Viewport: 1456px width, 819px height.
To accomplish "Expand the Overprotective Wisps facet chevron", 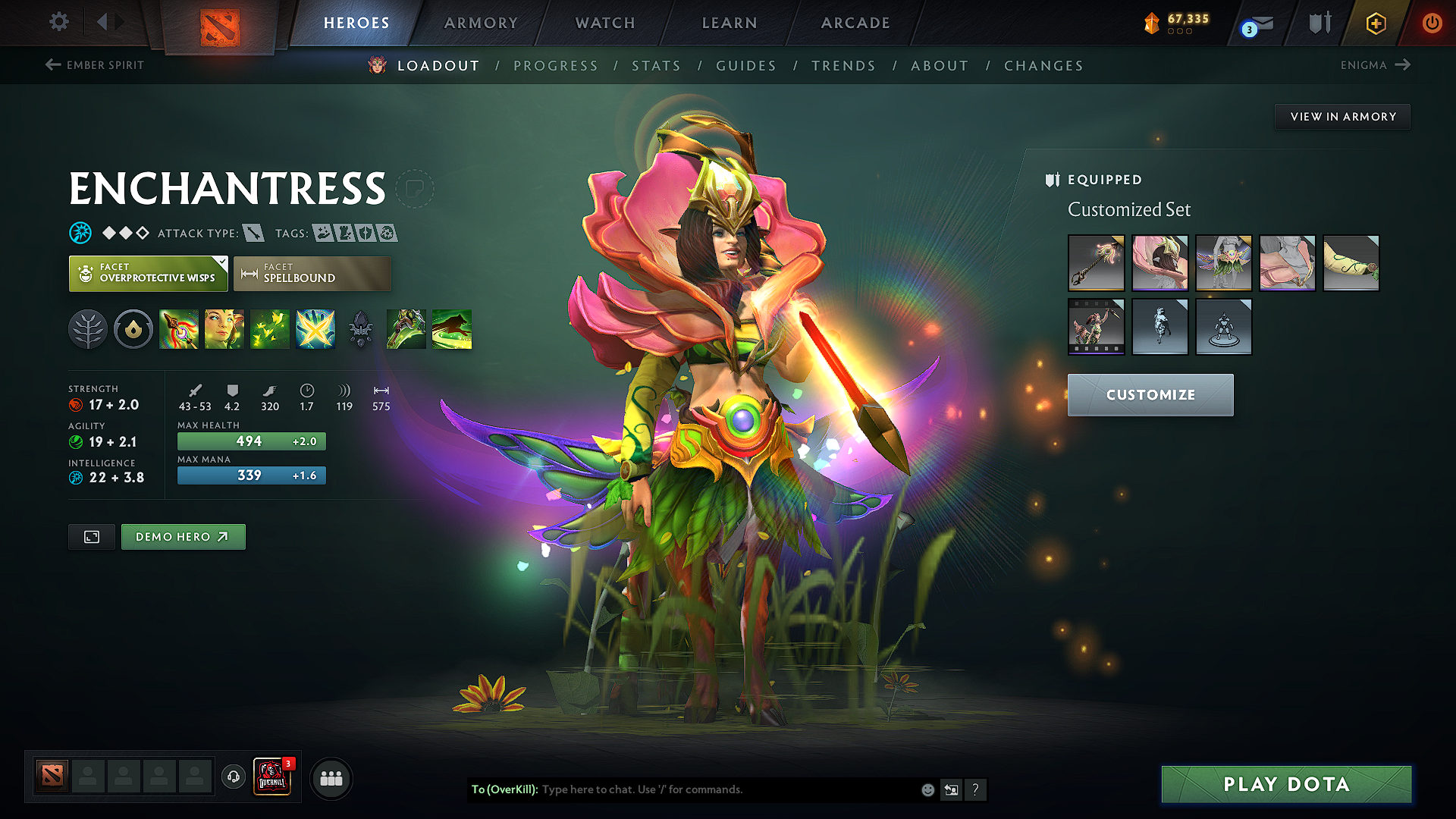I will 221,263.
